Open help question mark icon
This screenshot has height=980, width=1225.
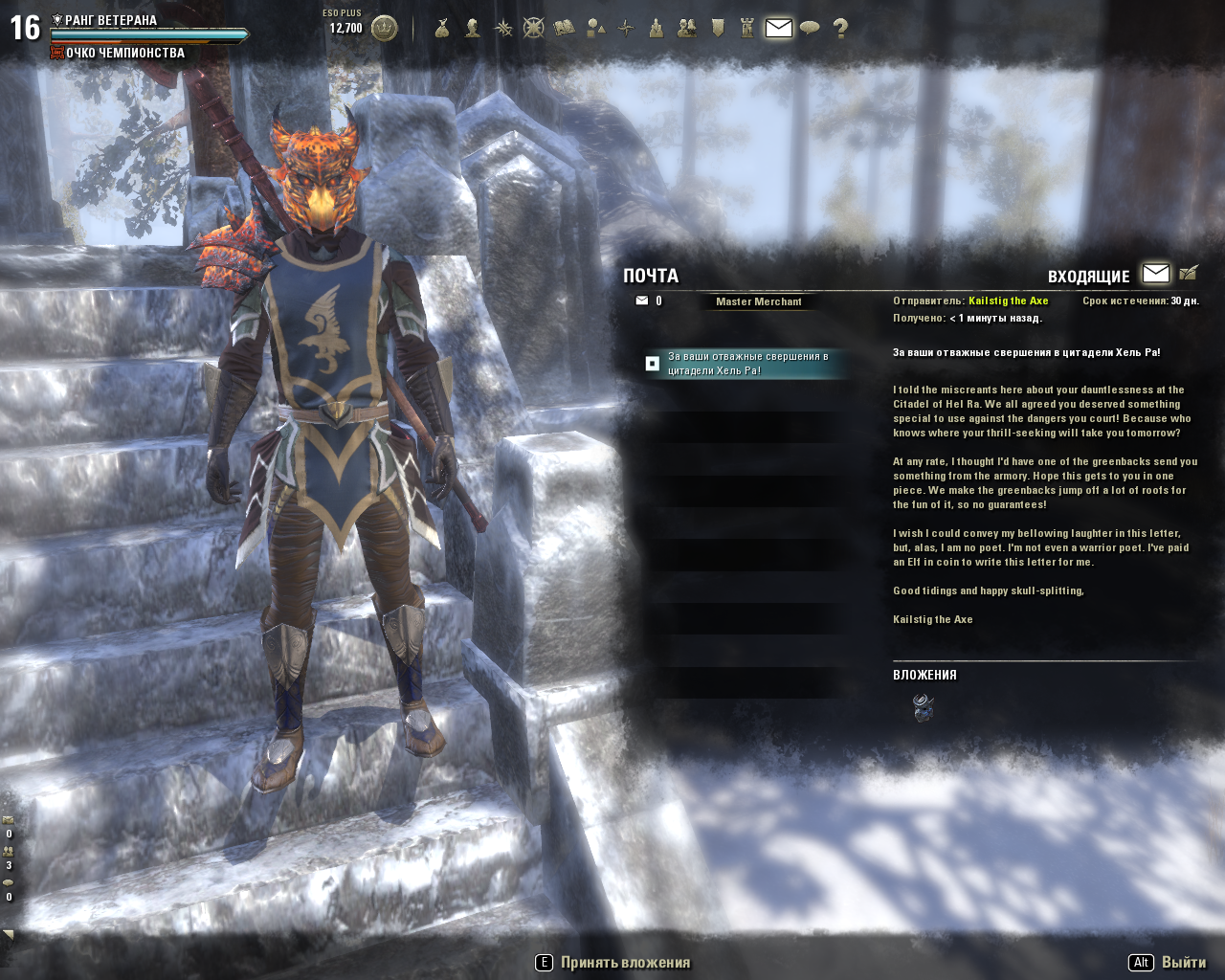click(840, 28)
